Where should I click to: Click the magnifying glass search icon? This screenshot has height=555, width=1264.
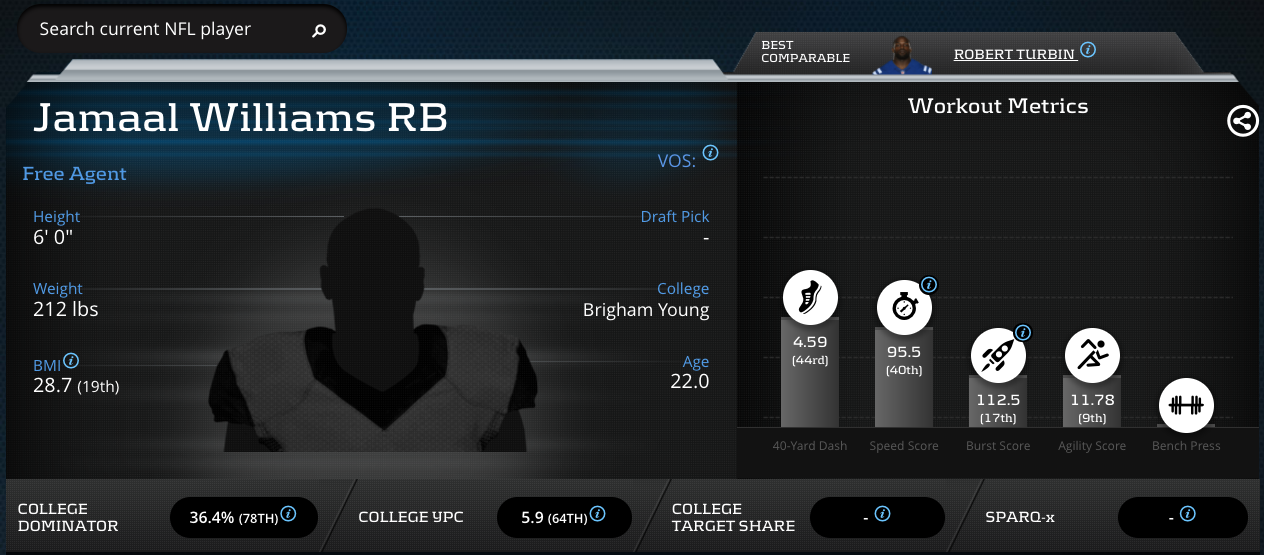(319, 31)
